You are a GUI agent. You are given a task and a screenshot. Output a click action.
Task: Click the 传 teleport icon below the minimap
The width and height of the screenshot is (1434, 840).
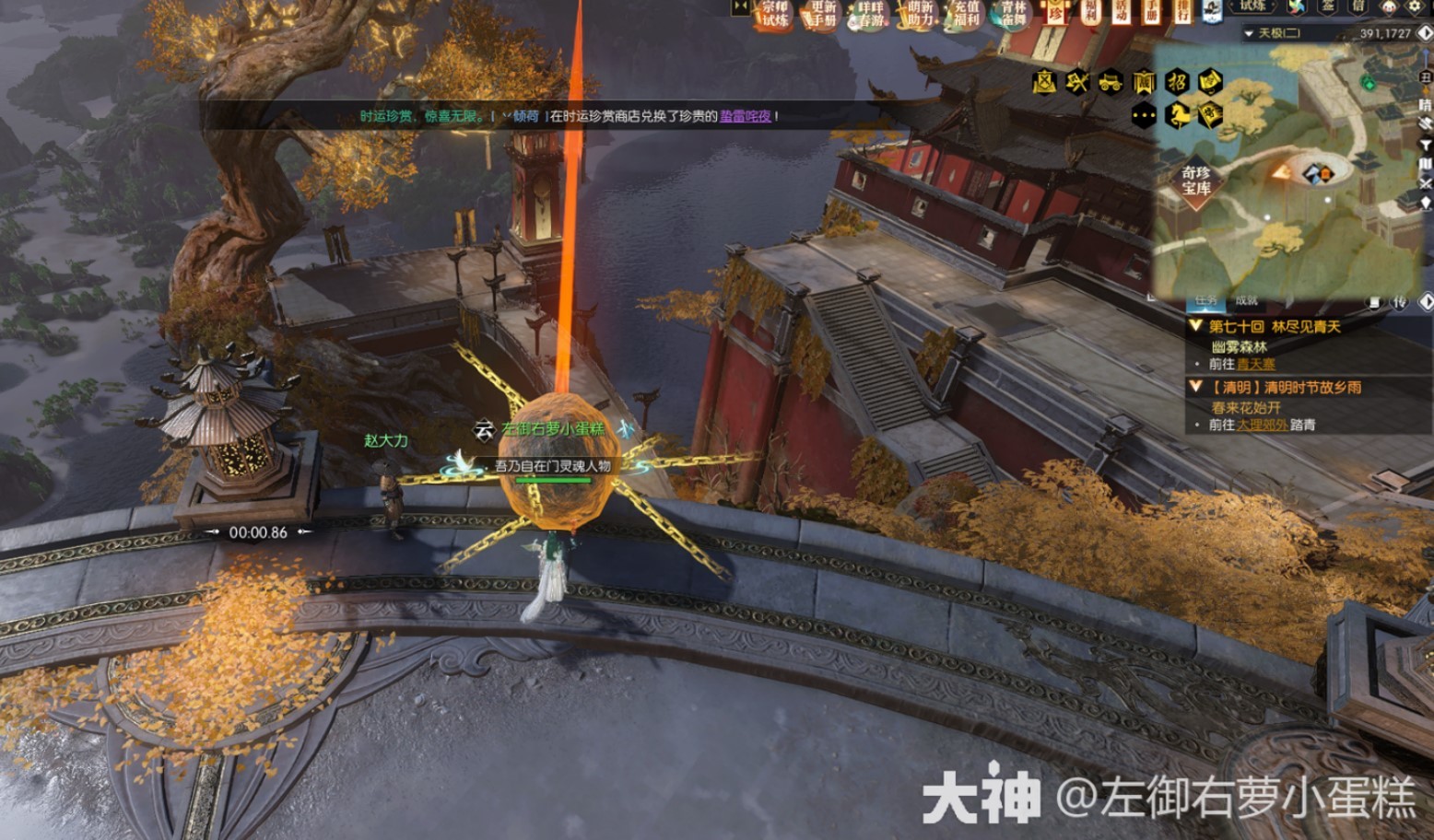[1399, 302]
